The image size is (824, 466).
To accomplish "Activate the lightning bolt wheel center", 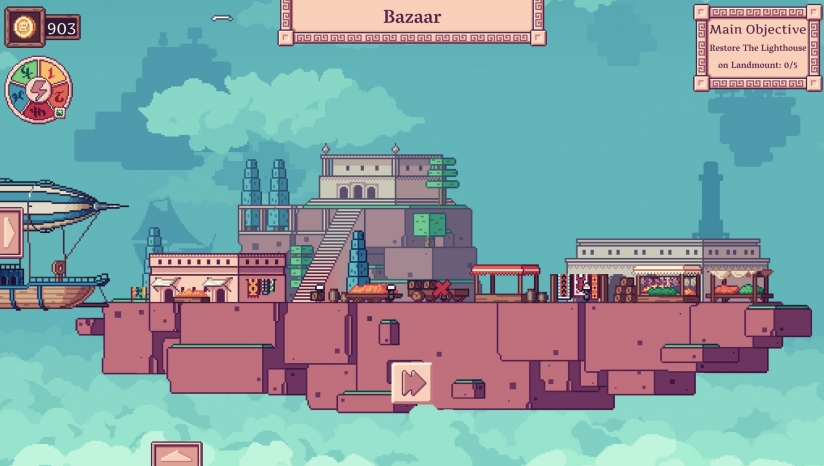I will tap(38, 90).
